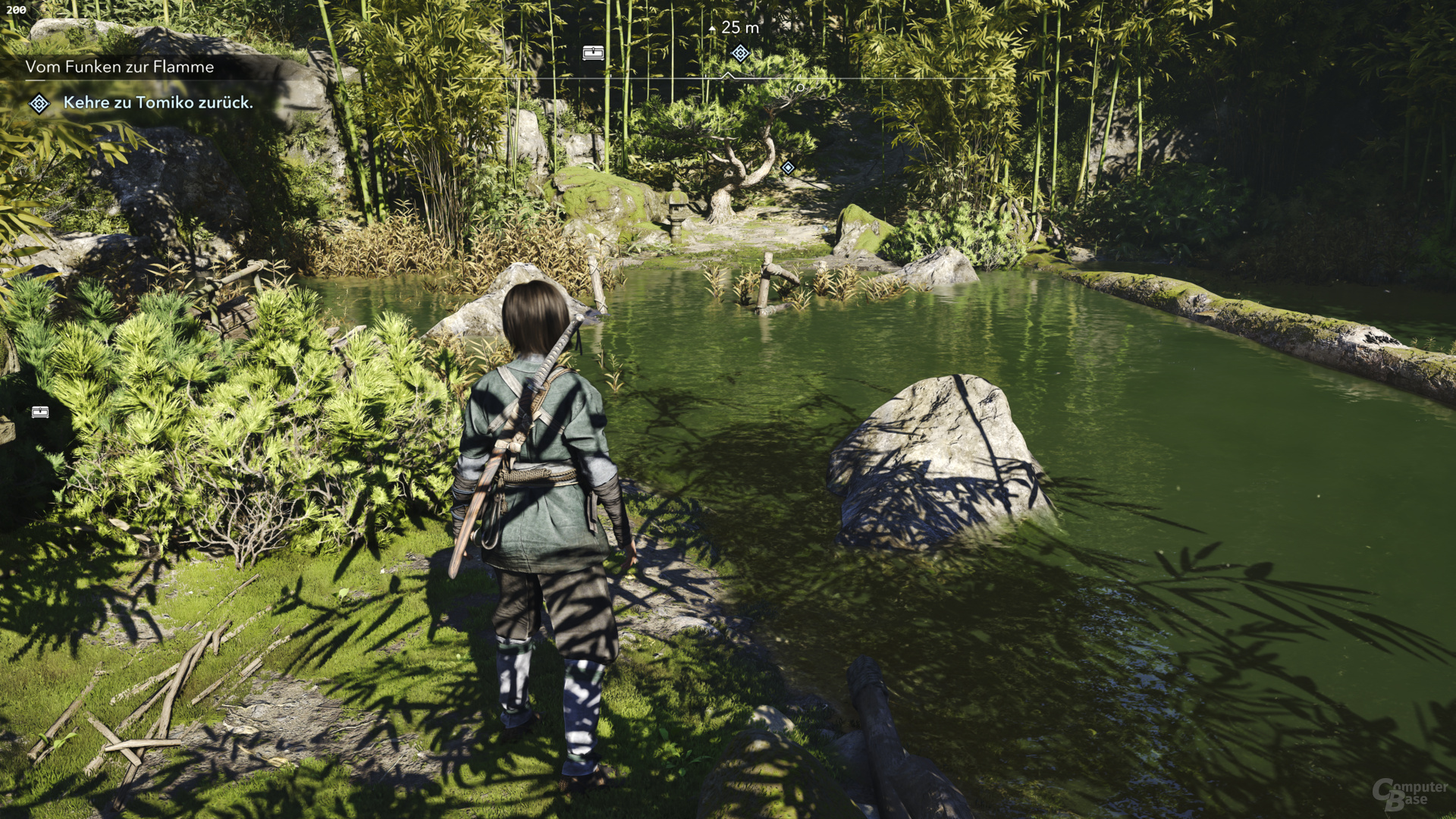
Task: Open the "Vom Funken zur Flamme" quest title
Action: tap(120, 67)
